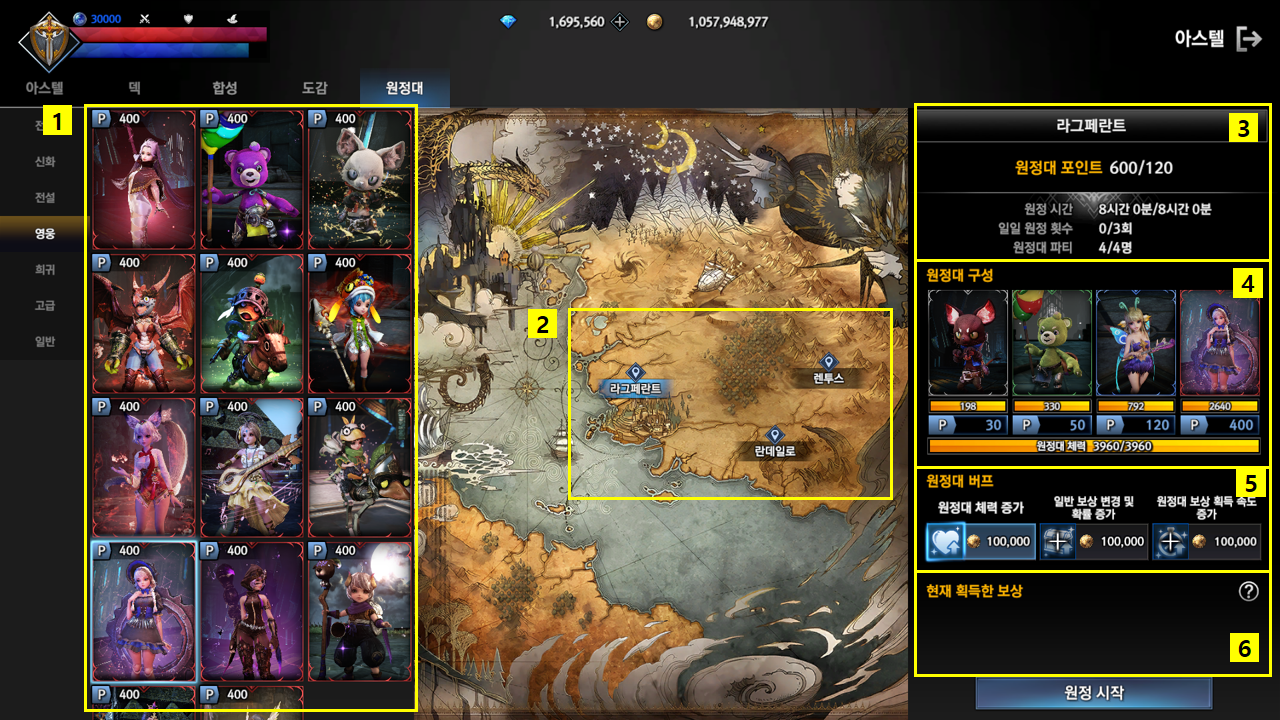Screen dimensions: 1280x720
Task: Select the 고급 grade filter
Action: (x=45, y=305)
